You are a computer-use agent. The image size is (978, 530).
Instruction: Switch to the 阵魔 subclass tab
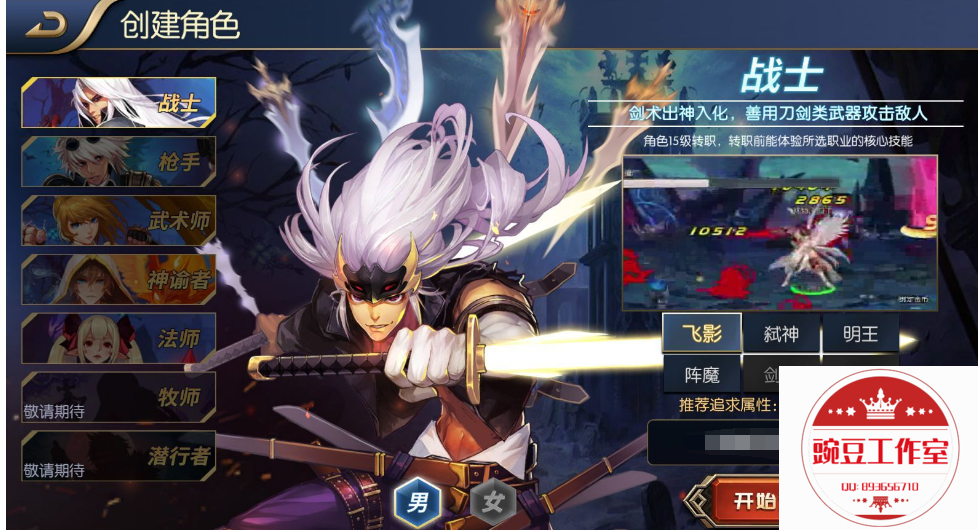click(x=701, y=375)
